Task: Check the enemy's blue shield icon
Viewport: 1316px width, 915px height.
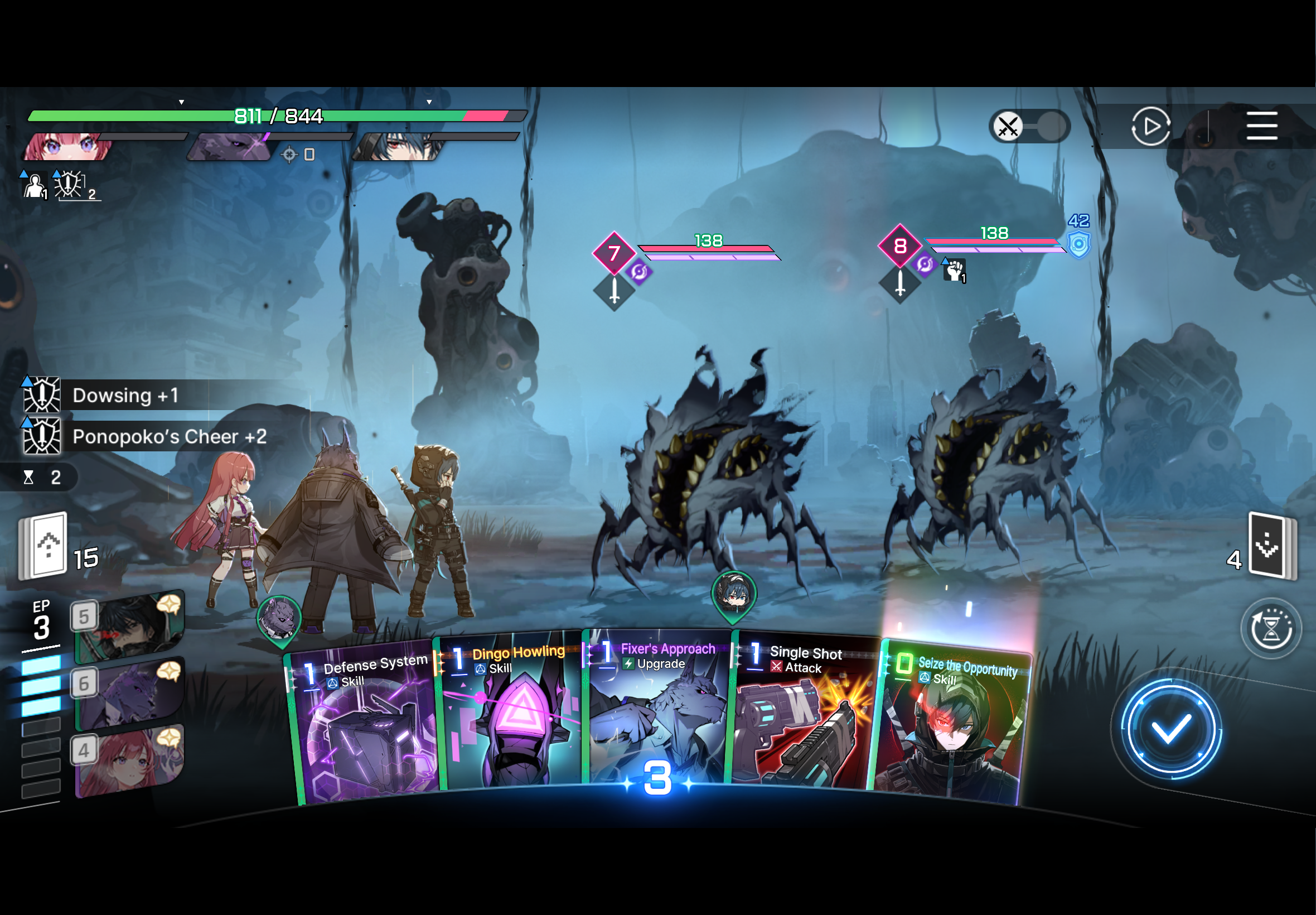Action: pos(1078,245)
